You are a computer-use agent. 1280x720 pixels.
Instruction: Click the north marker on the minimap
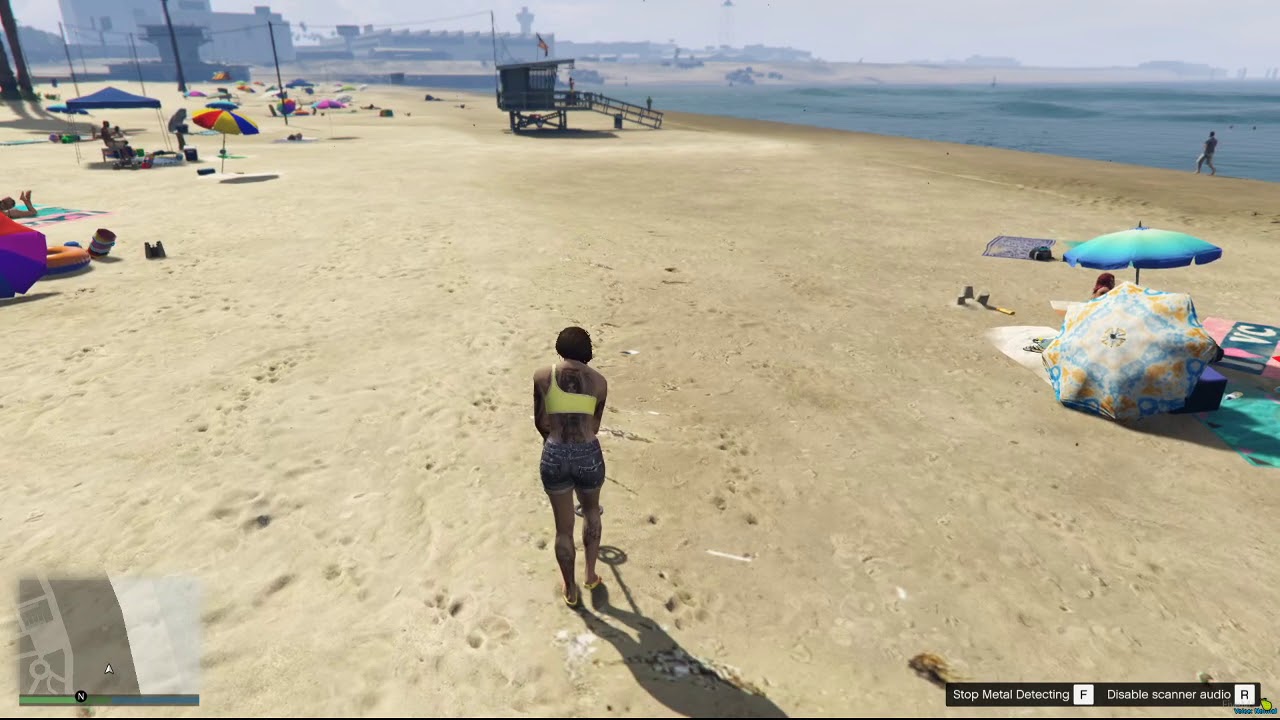[x=80, y=696]
